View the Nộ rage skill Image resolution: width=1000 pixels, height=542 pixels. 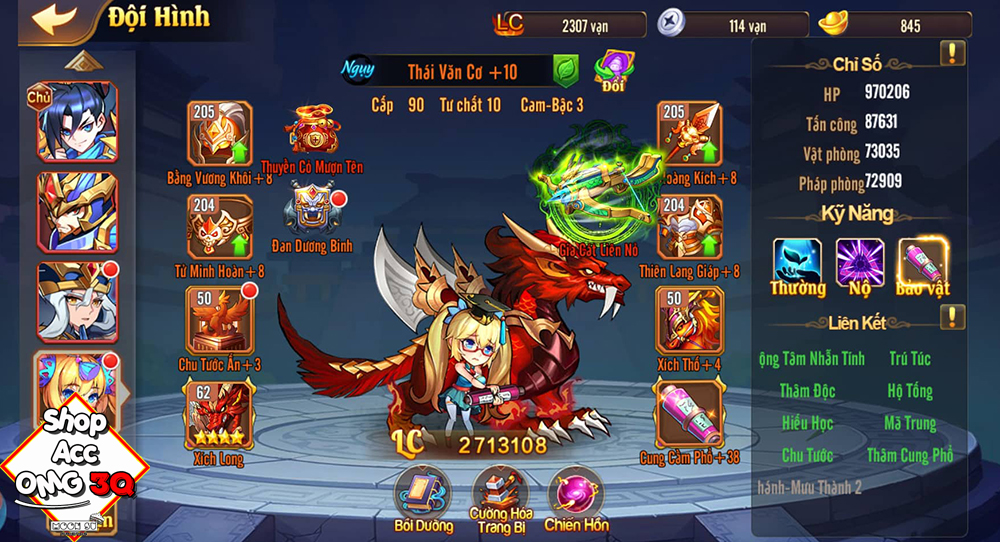pyautogui.click(x=860, y=261)
